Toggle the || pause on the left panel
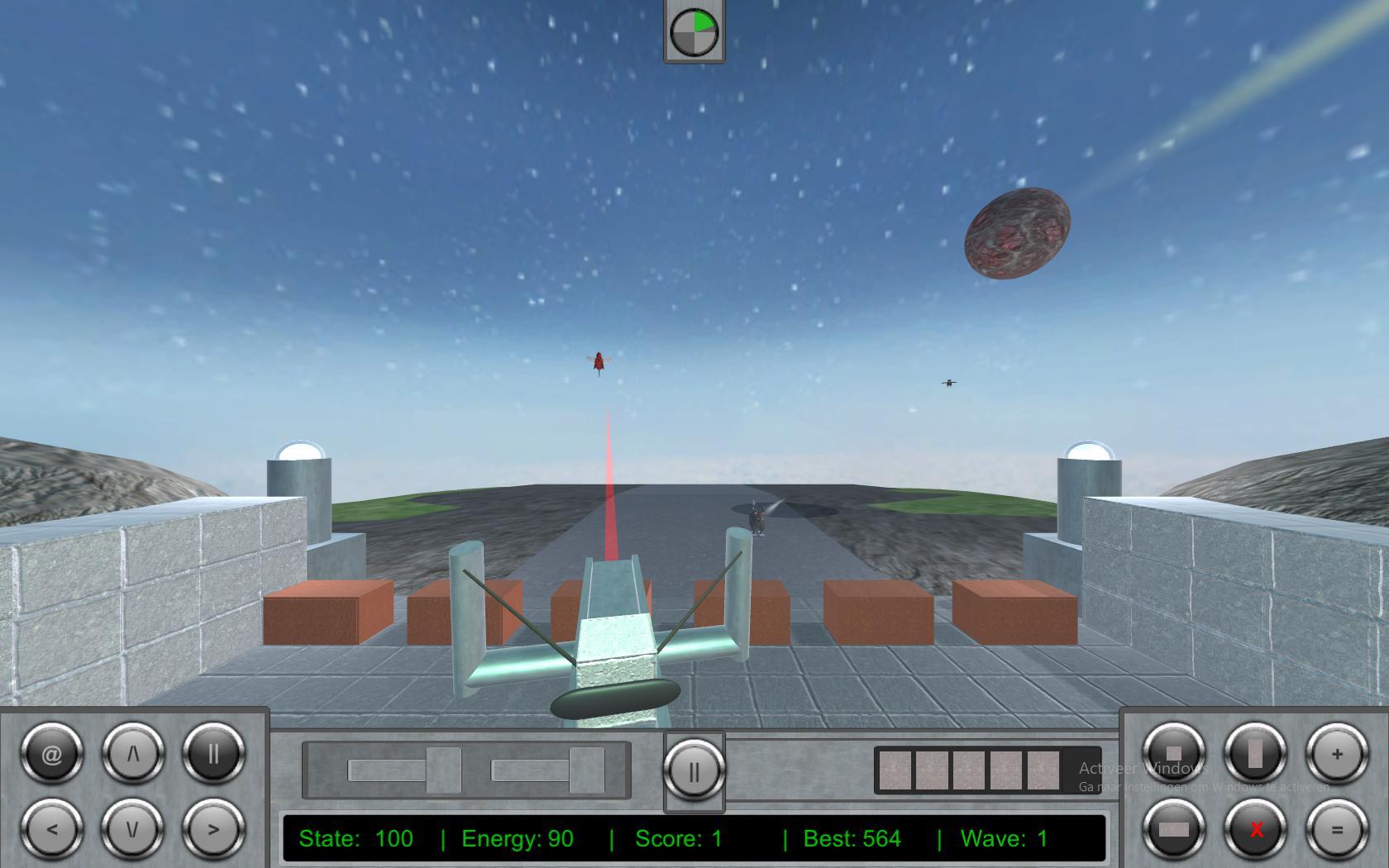The image size is (1389, 868). [213, 753]
